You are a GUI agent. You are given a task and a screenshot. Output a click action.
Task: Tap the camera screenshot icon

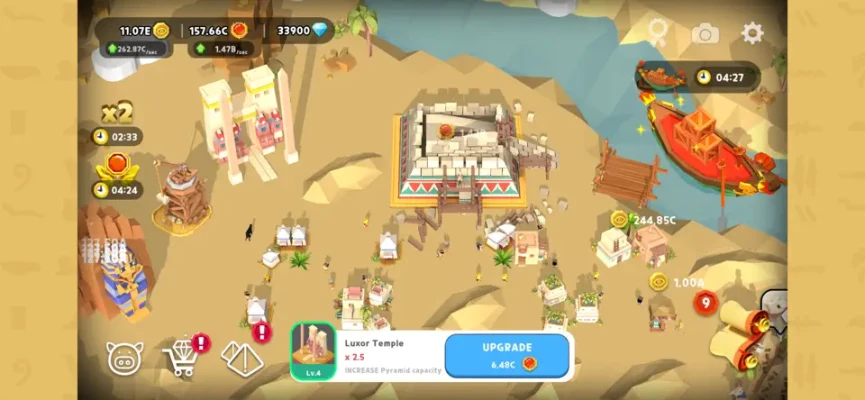(705, 33)
